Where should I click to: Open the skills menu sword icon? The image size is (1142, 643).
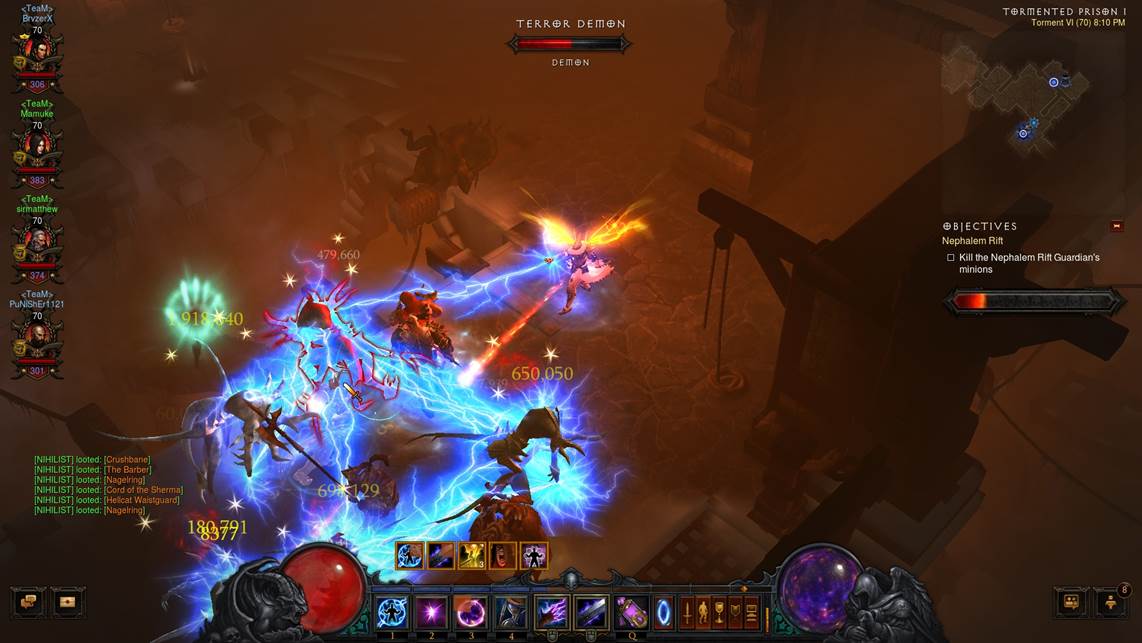click(x=687, y=612)
